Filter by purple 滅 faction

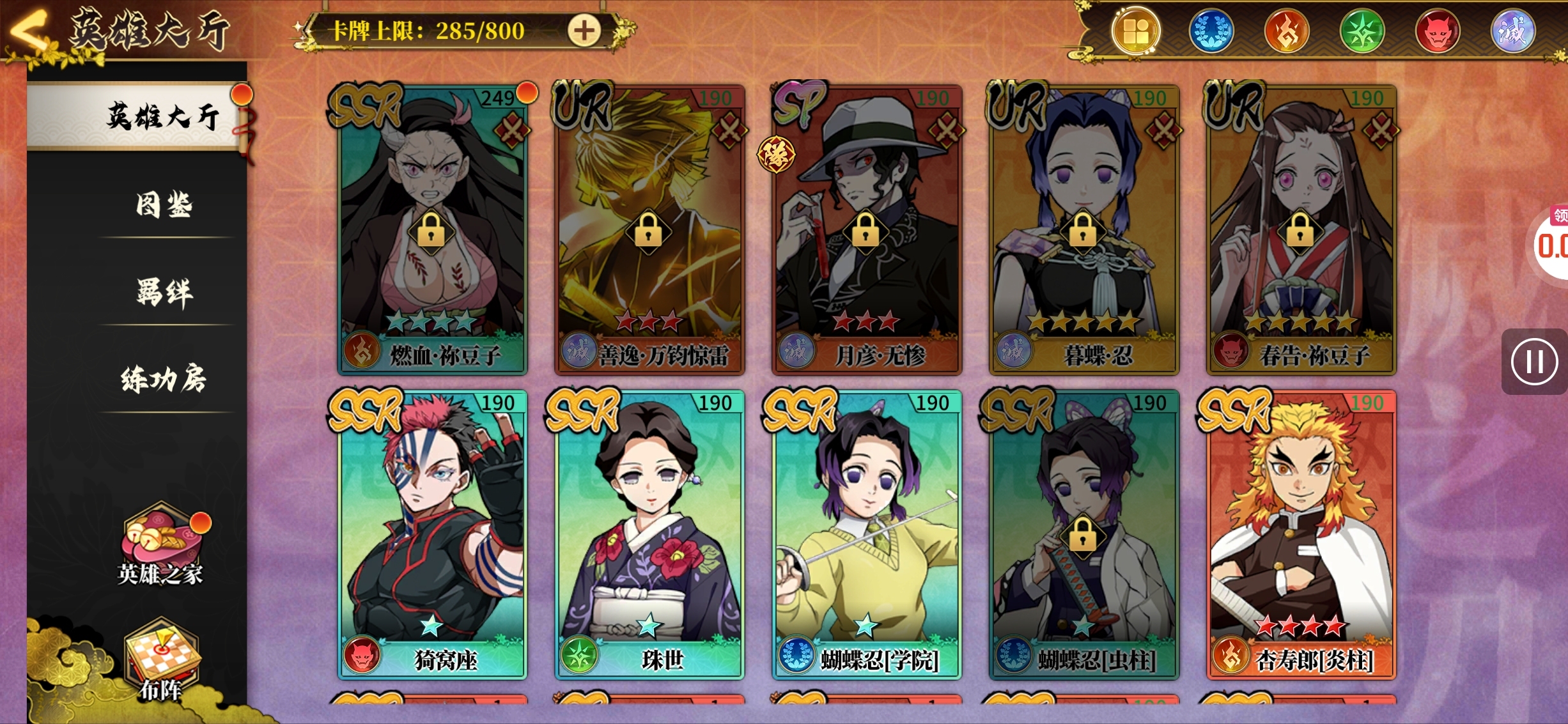1512,31
